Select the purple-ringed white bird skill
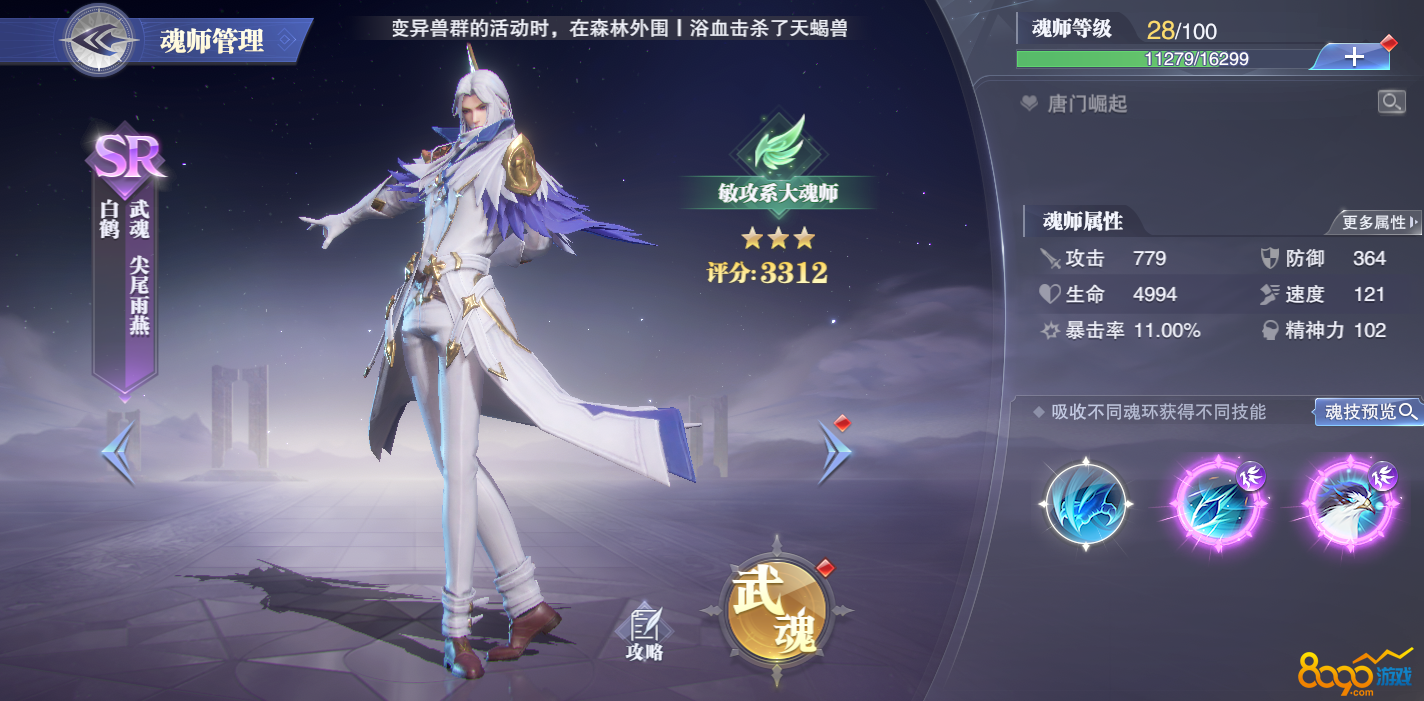Screen dimensions: 1424x701 point(1352,504)
